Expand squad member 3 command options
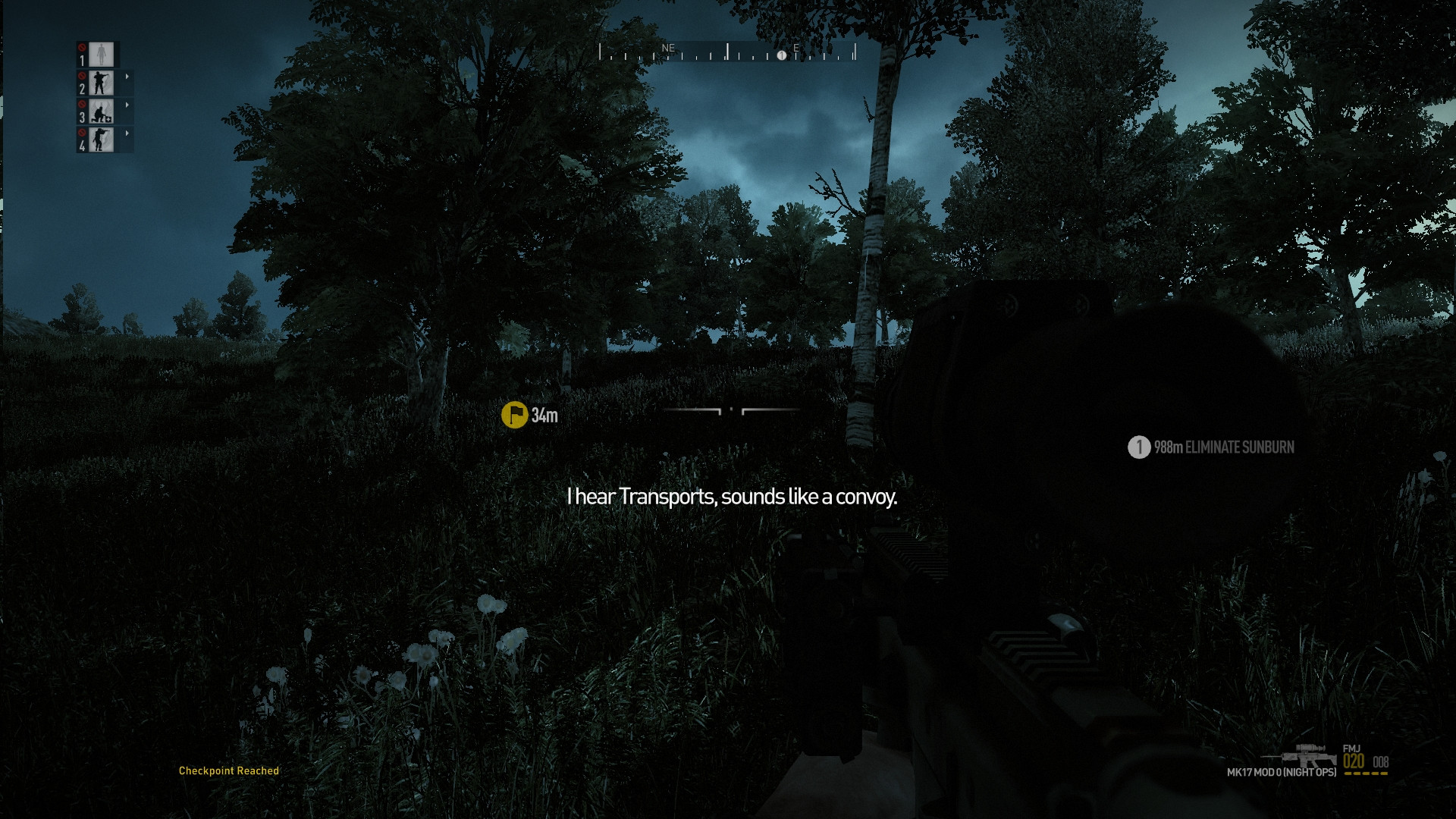The height and width of the screenshot is (819, 1456). [127, 105]
